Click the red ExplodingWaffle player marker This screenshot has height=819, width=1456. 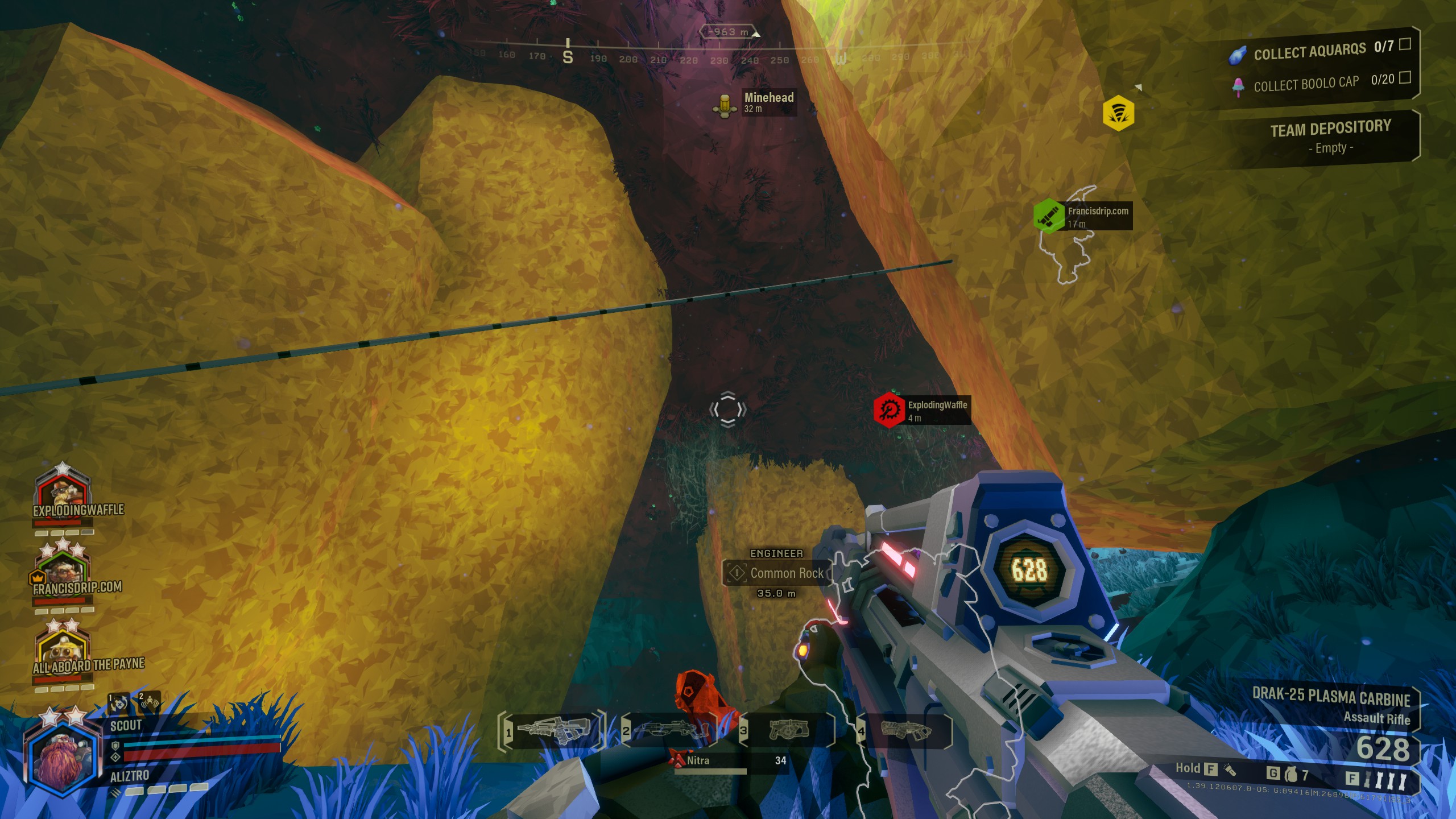click(x=888, y=409)
